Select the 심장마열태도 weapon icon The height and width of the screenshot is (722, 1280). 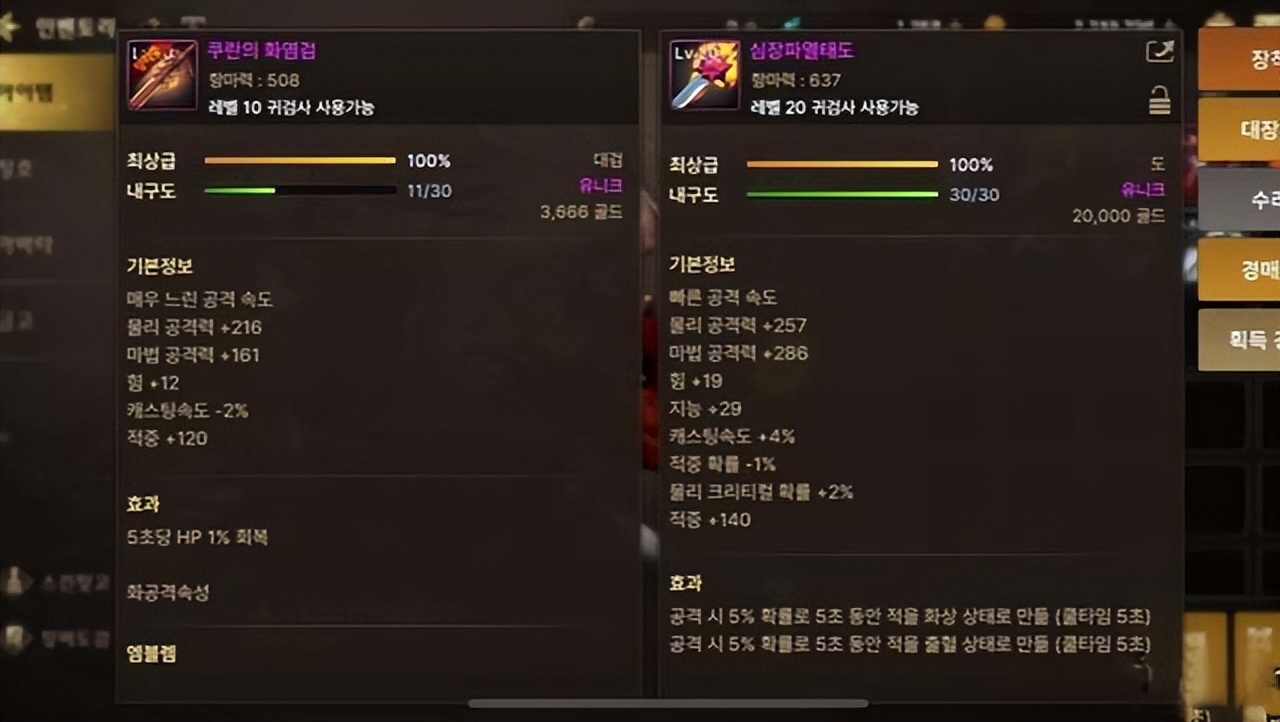point(703,74)
